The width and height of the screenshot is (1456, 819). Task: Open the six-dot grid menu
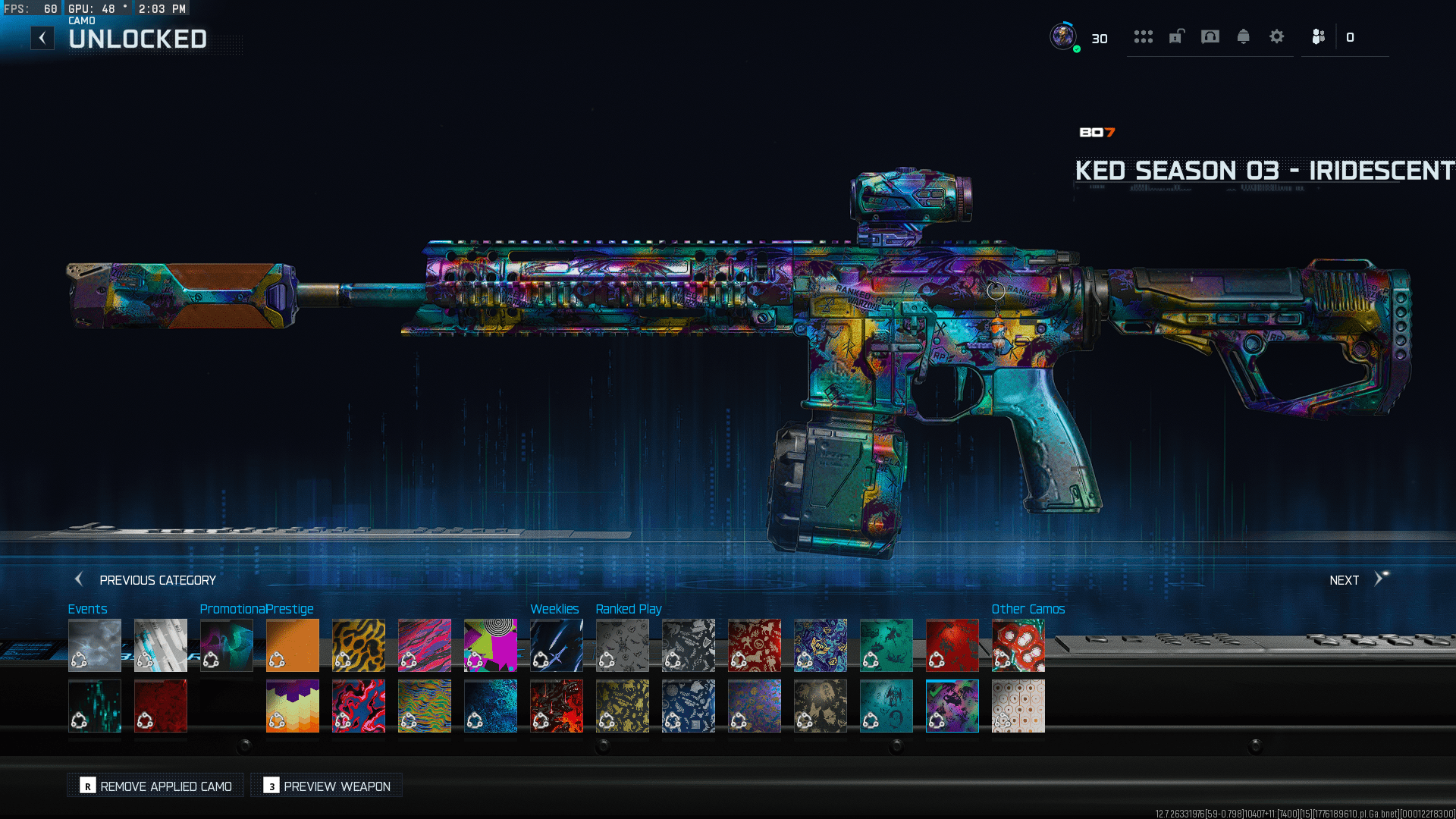point(1143,36)
